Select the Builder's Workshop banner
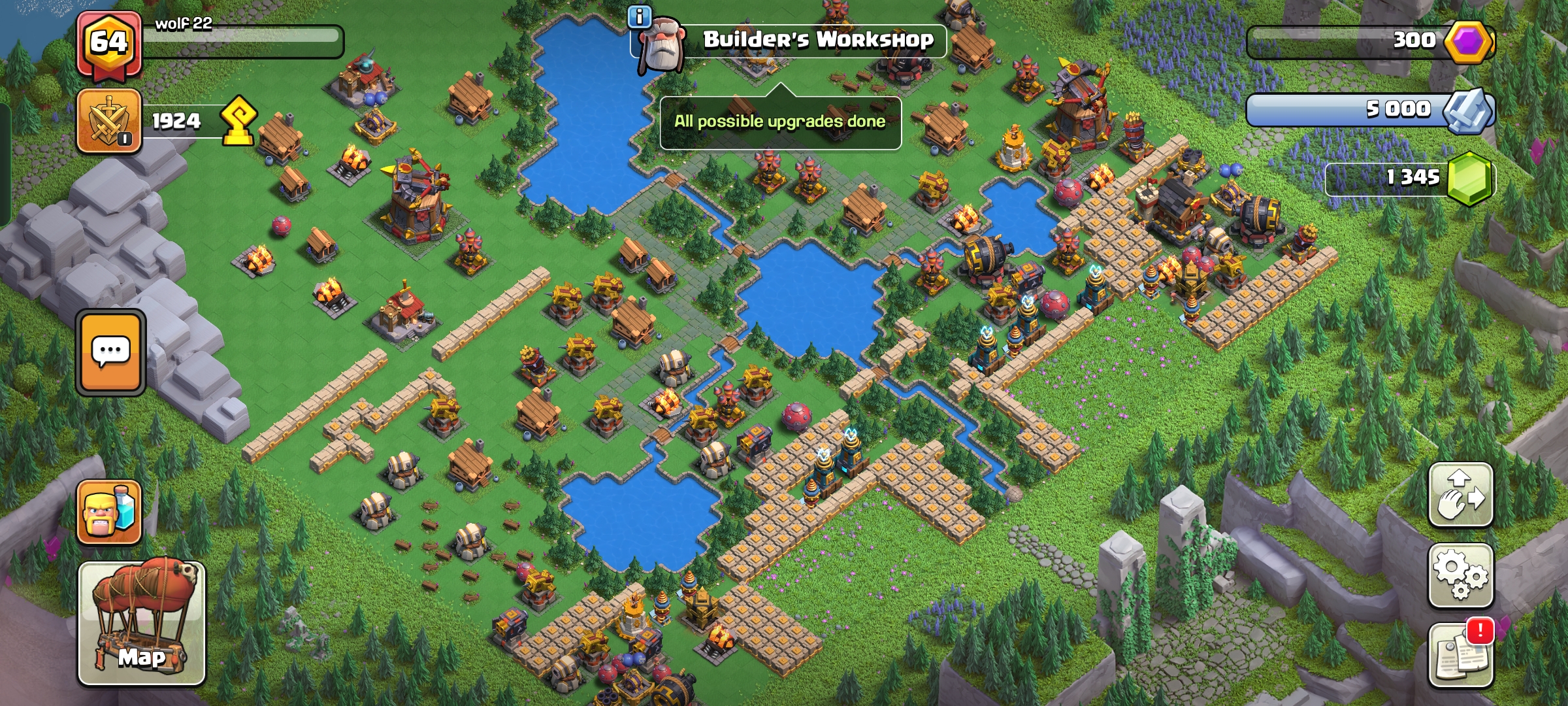 point(817,41)
